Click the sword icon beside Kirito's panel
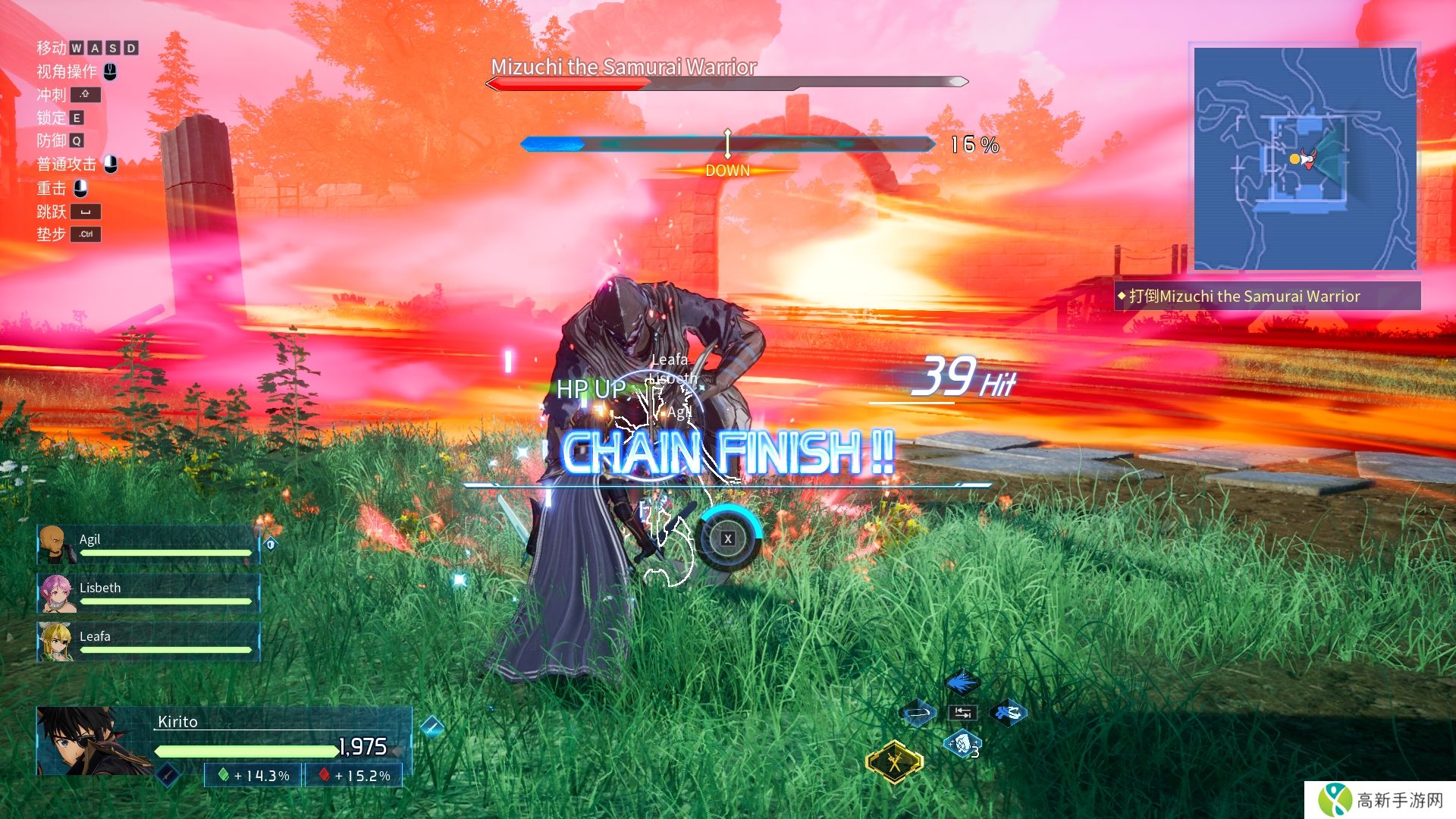 pyautogui.click(x=431, y=726)
